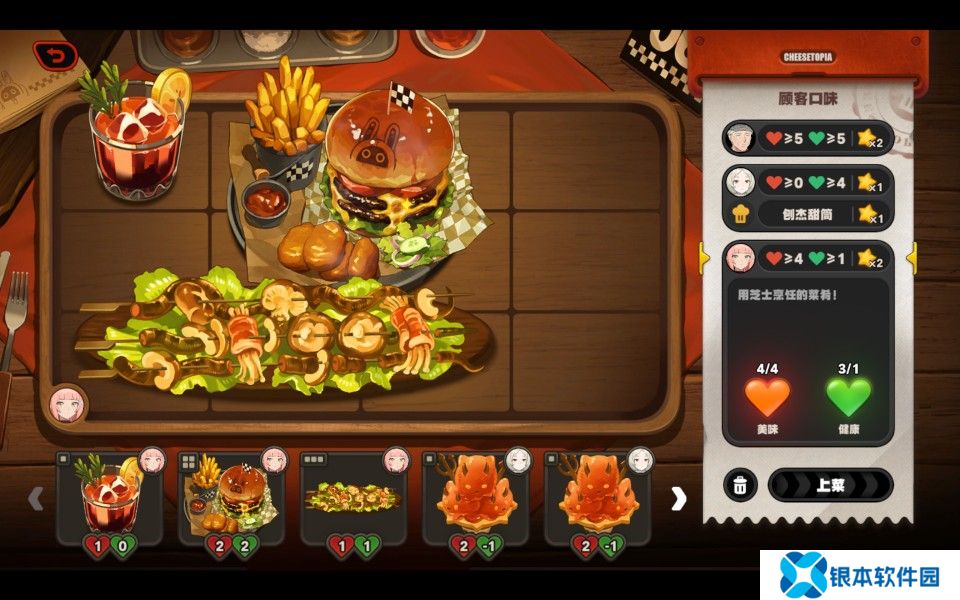Pick the grilled skewers card
The image size is (960, 600).
[353, 498]
